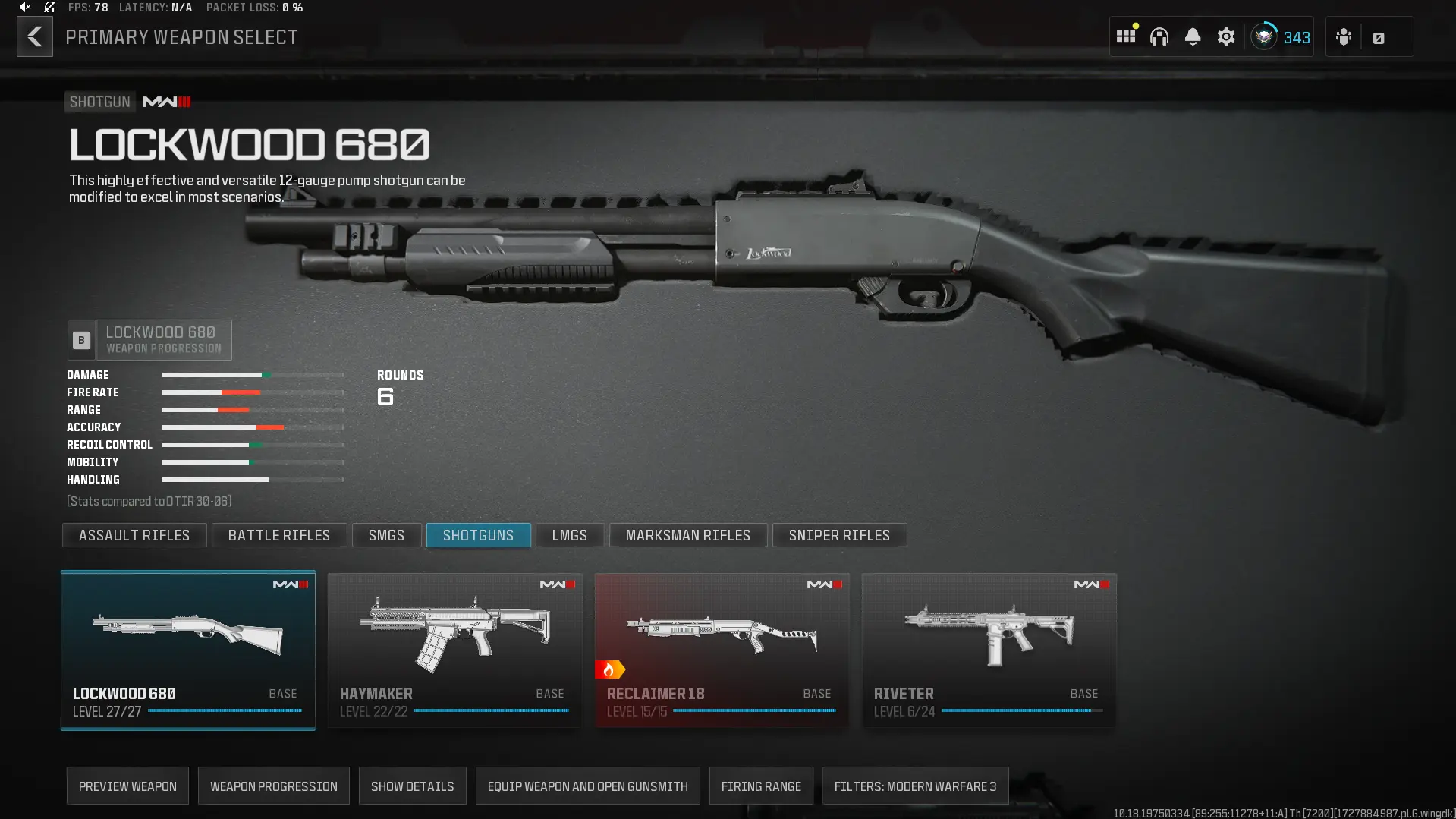Image resolution: width=1456 pixels, height=819 pixels.
Task: Go back with the arrow button
Action: tap(34, 36)
